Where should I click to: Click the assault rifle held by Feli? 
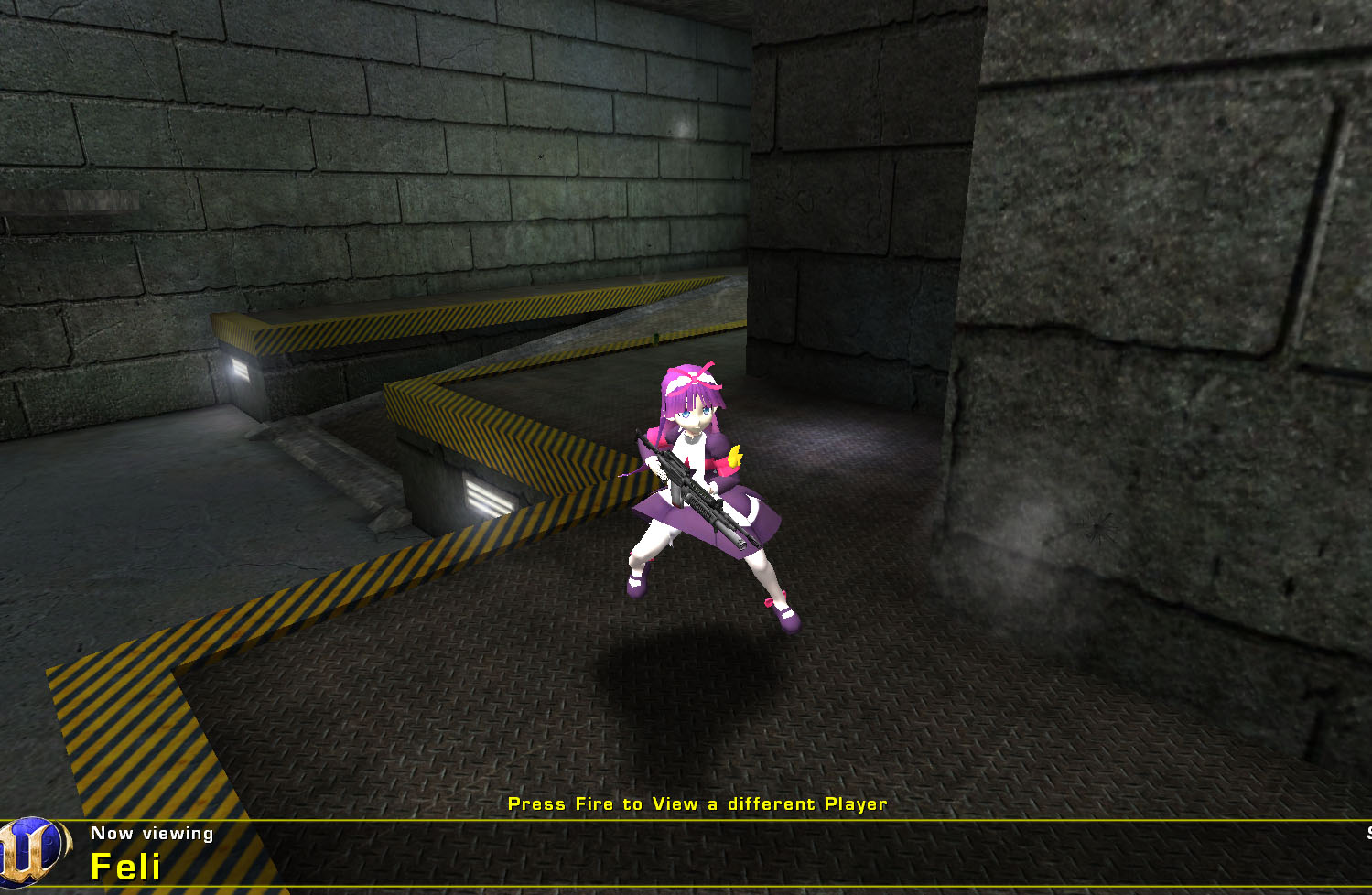[691, 485]
